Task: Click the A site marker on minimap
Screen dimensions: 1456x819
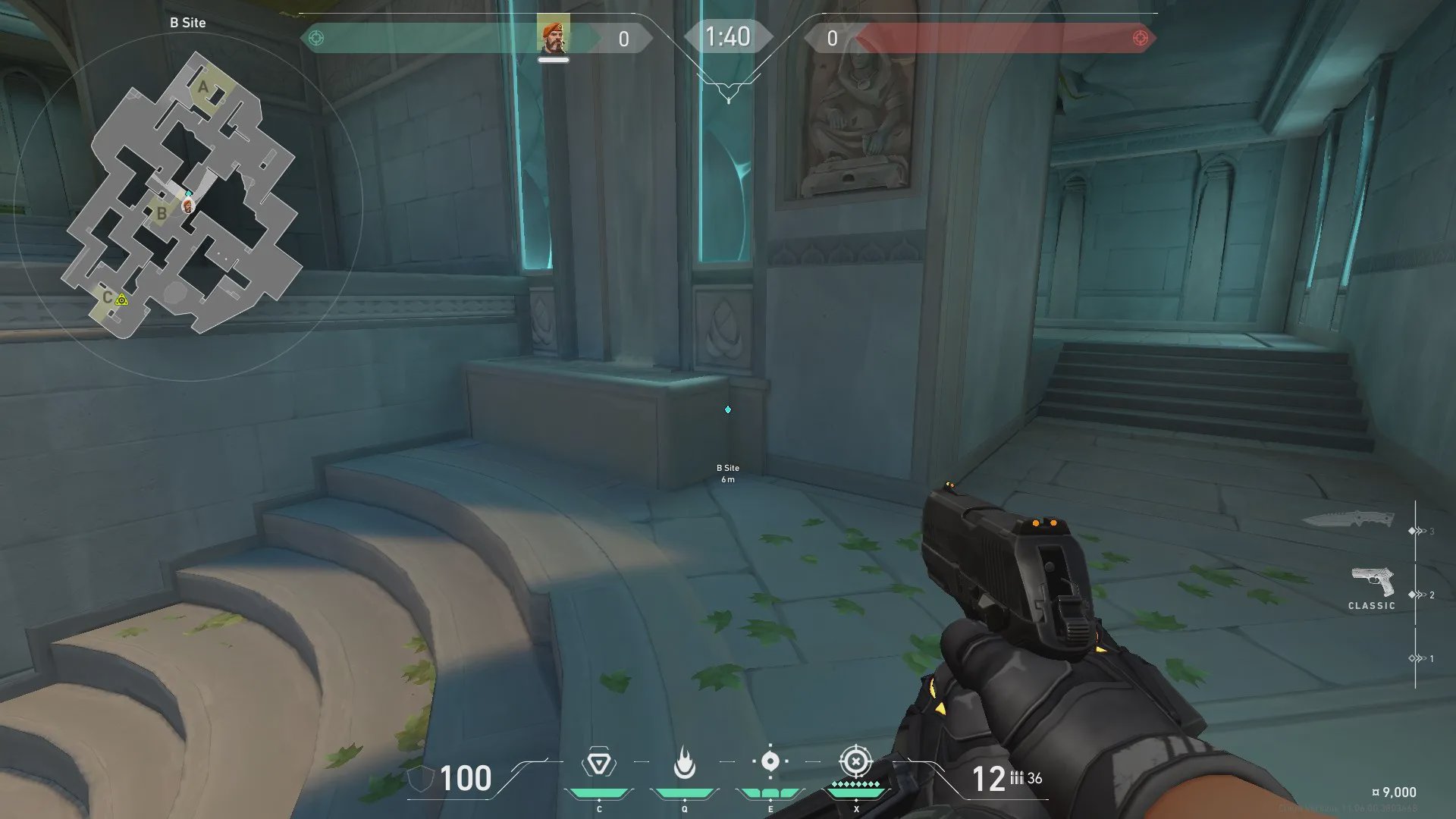Action: click(x=202, y=87)
